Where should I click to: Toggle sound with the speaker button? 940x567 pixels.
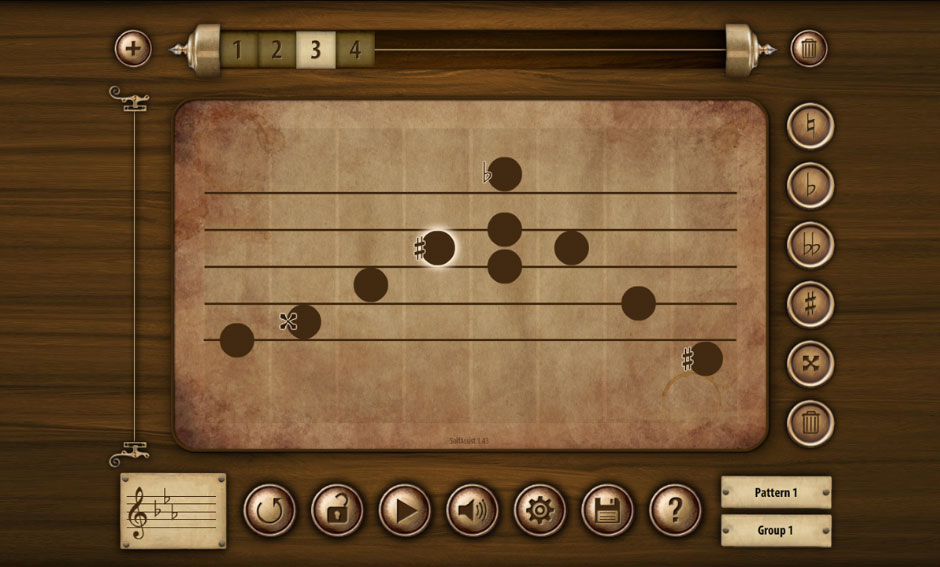(472, 511)
